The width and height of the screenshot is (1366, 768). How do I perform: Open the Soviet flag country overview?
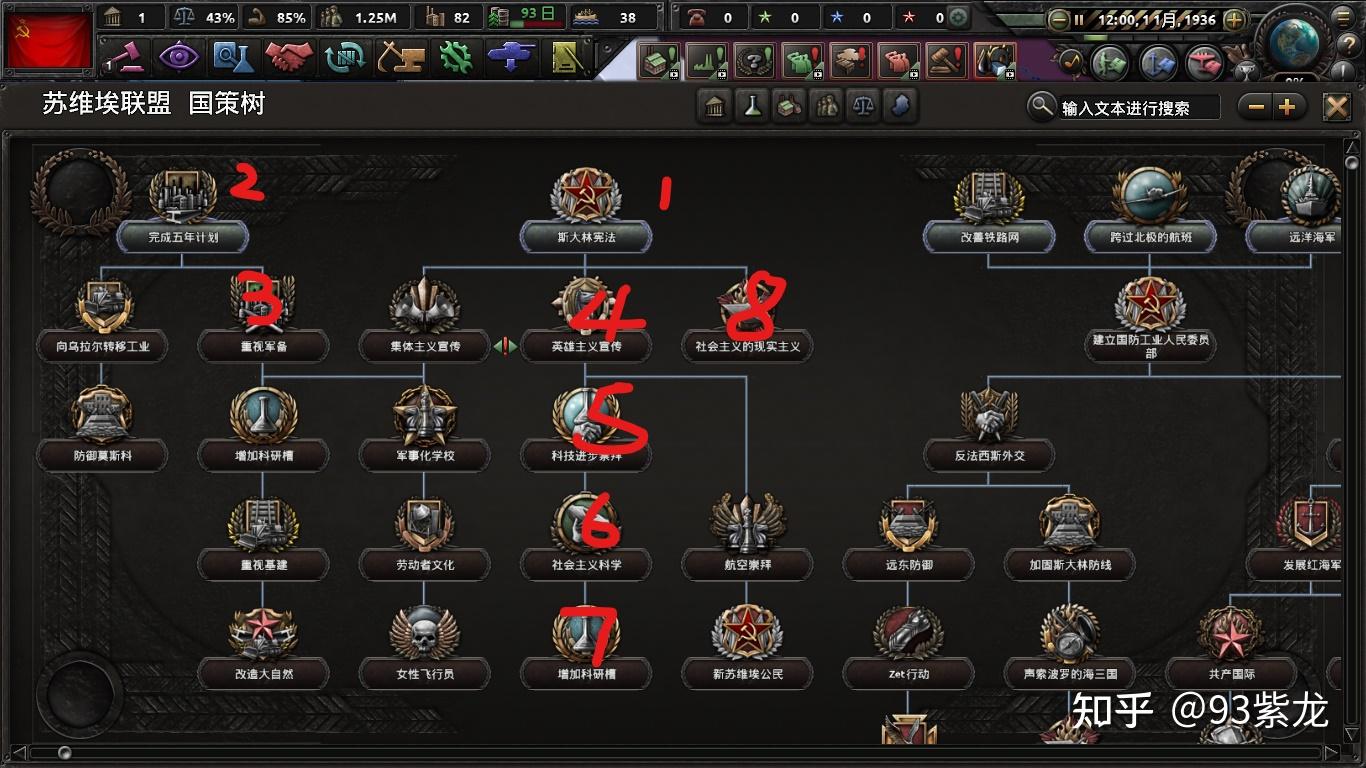point(48,41)
